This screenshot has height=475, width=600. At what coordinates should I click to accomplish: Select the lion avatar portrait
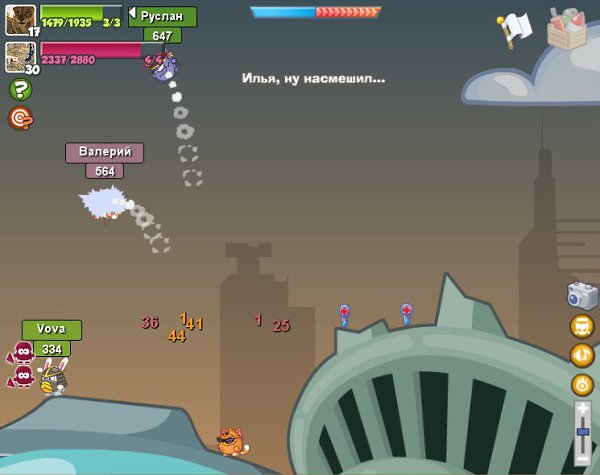coord(19,17)
